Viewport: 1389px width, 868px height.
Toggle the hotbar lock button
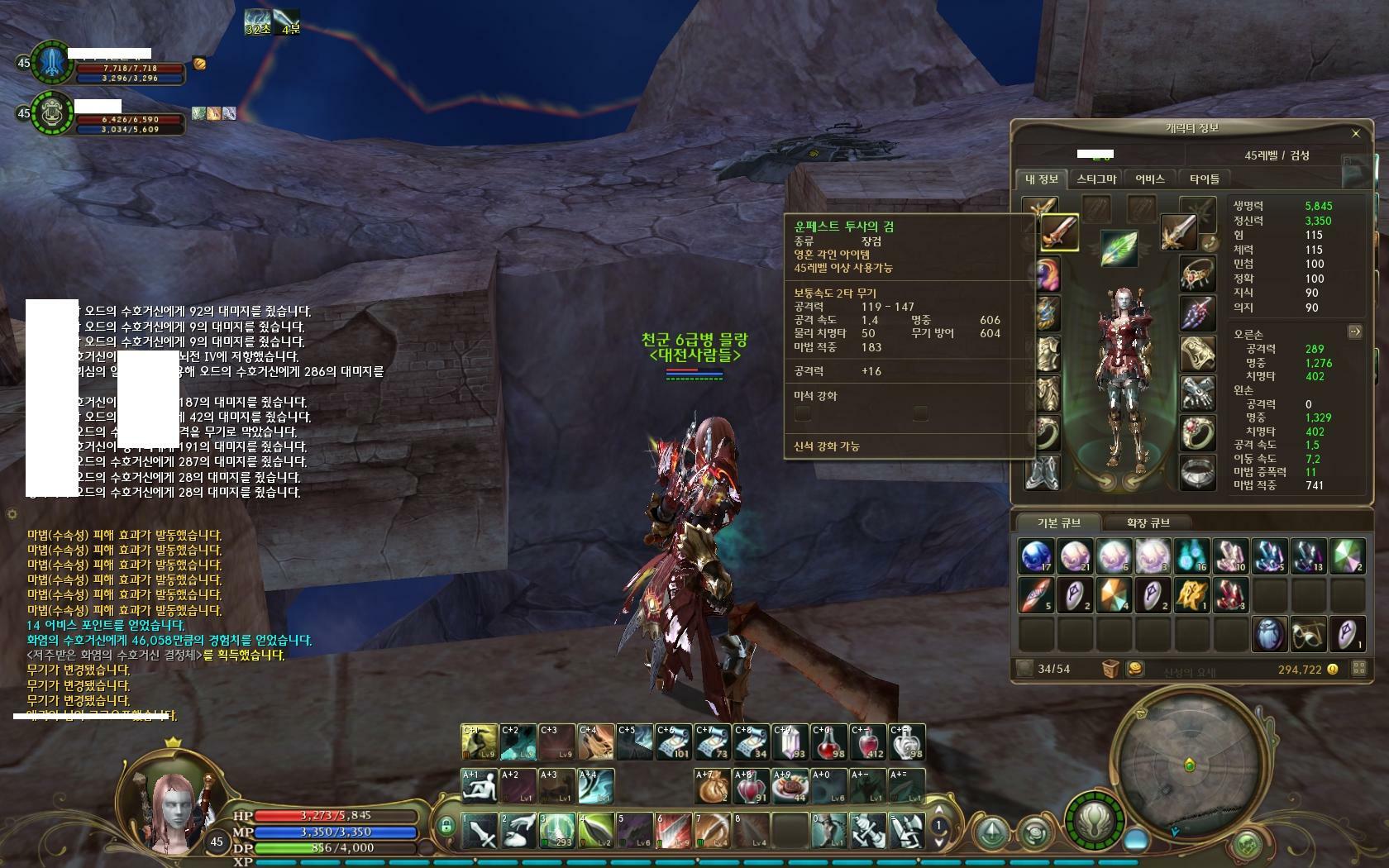[x=446, y=825]
